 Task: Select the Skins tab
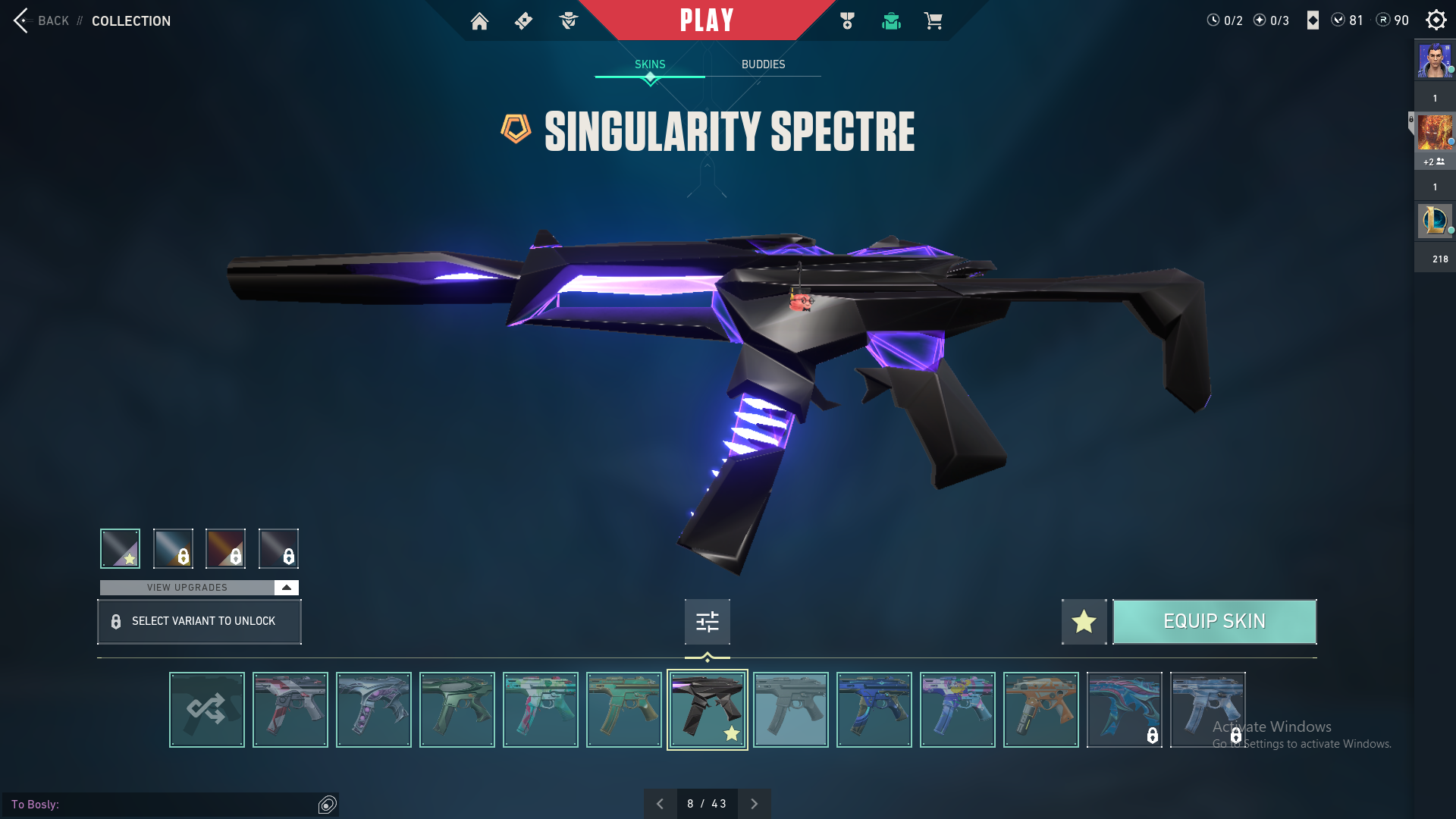tap(650, 64)
